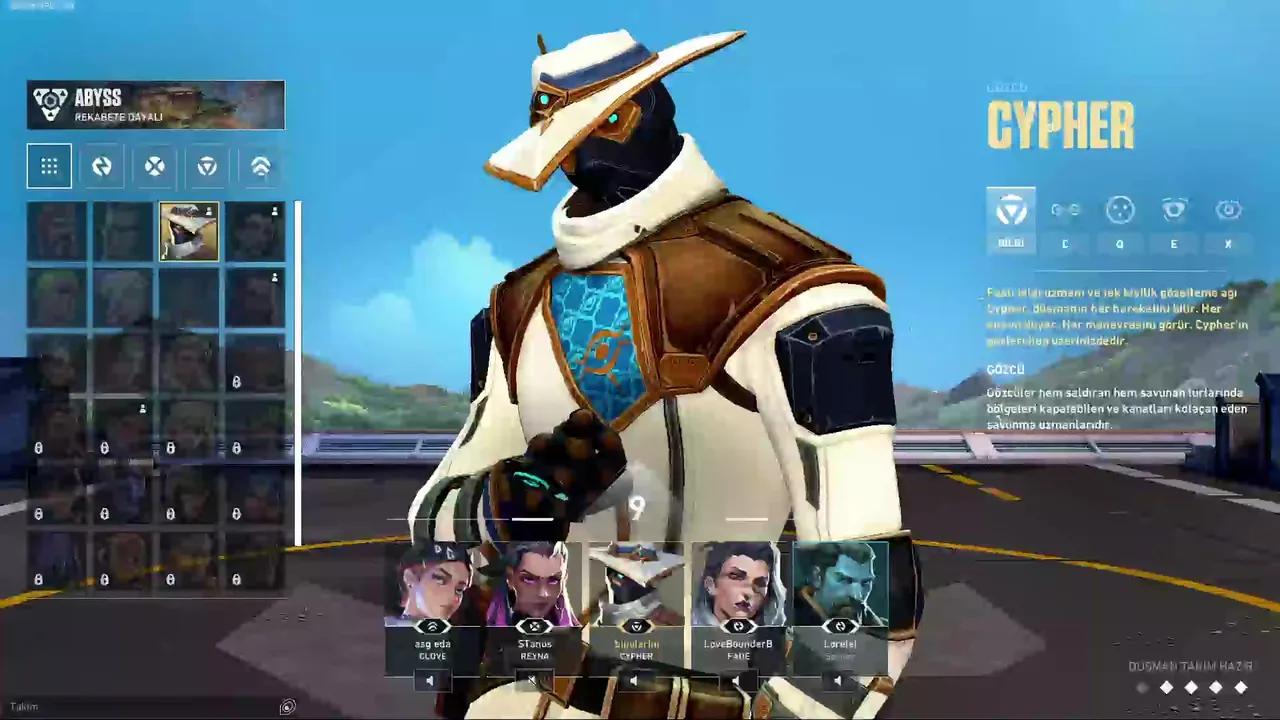Open Cypher's Q Cyber Cage ability
Screen dimensions: 1280x720
(x=1119, y=210)
